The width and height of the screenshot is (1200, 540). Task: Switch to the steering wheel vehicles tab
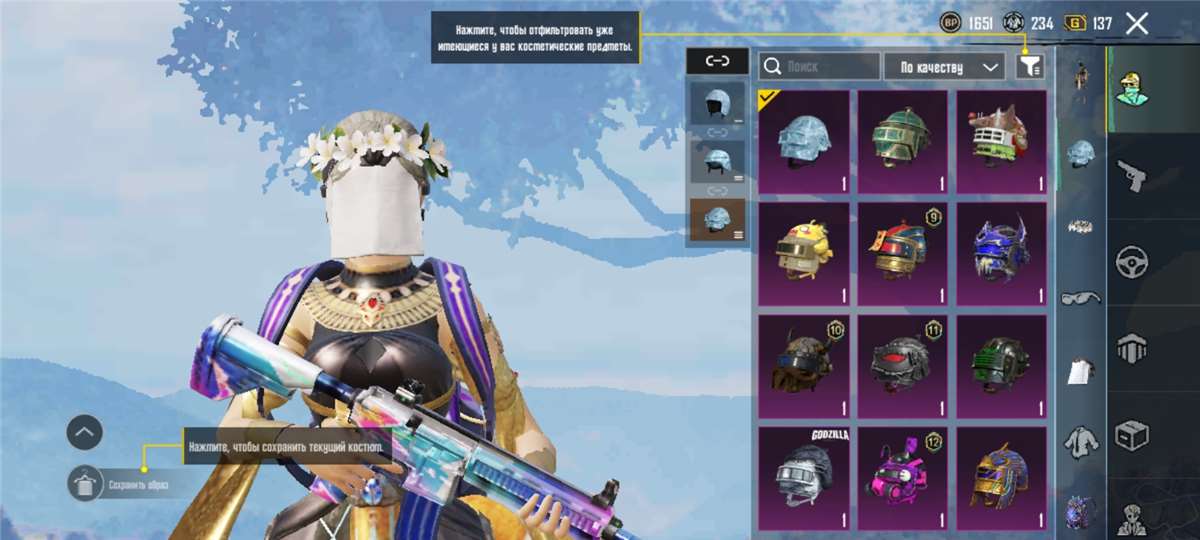coord(1132,262)
